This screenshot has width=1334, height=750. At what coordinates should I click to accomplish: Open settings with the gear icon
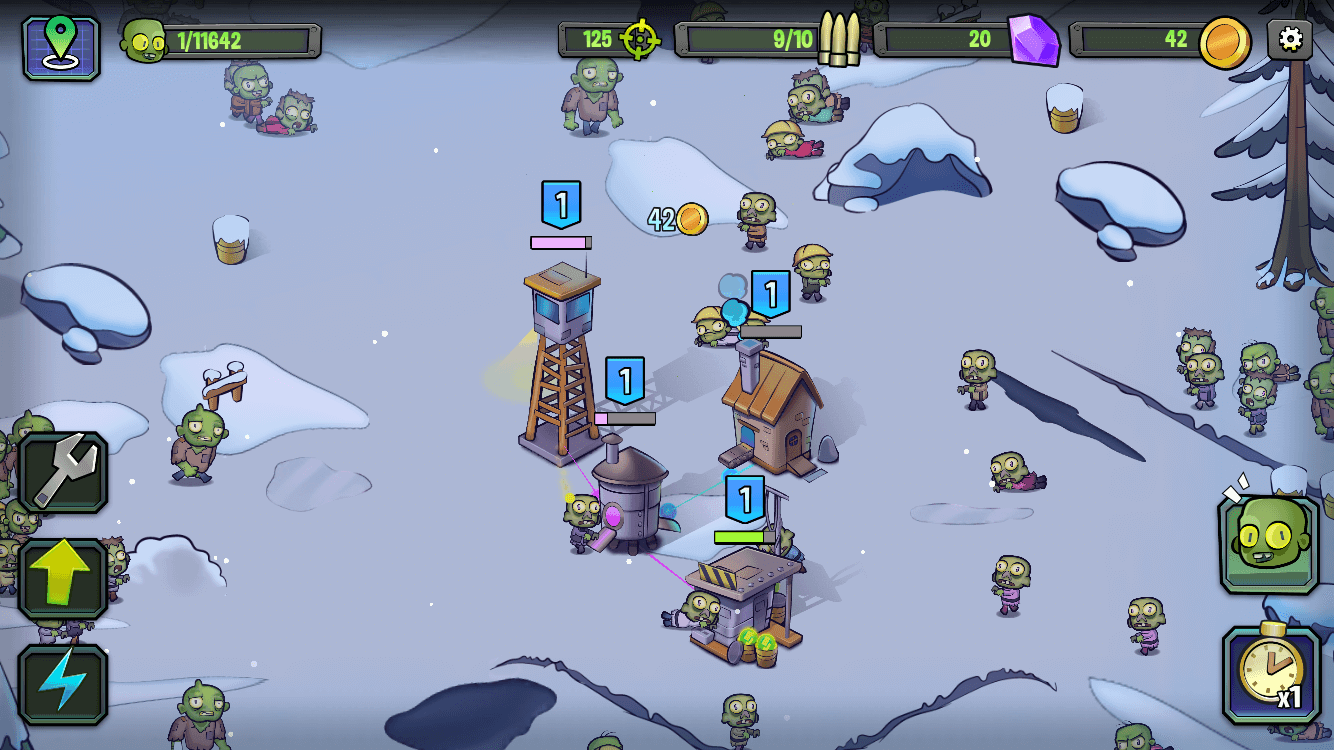(1290, 40)
